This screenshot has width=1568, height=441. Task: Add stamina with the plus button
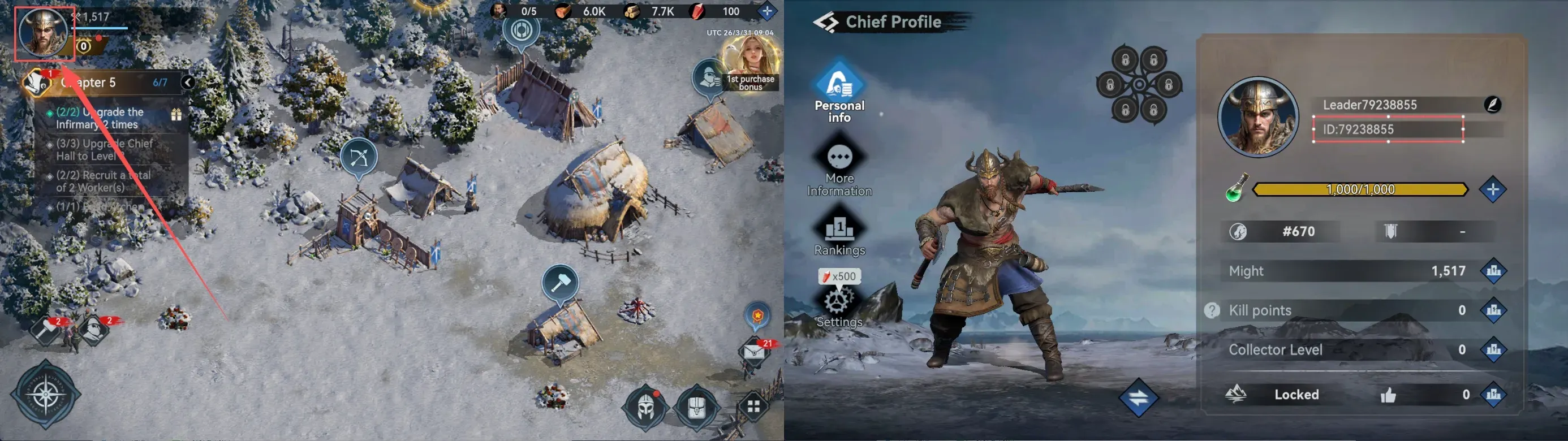pyautogui.click(x=1493, y=190)
